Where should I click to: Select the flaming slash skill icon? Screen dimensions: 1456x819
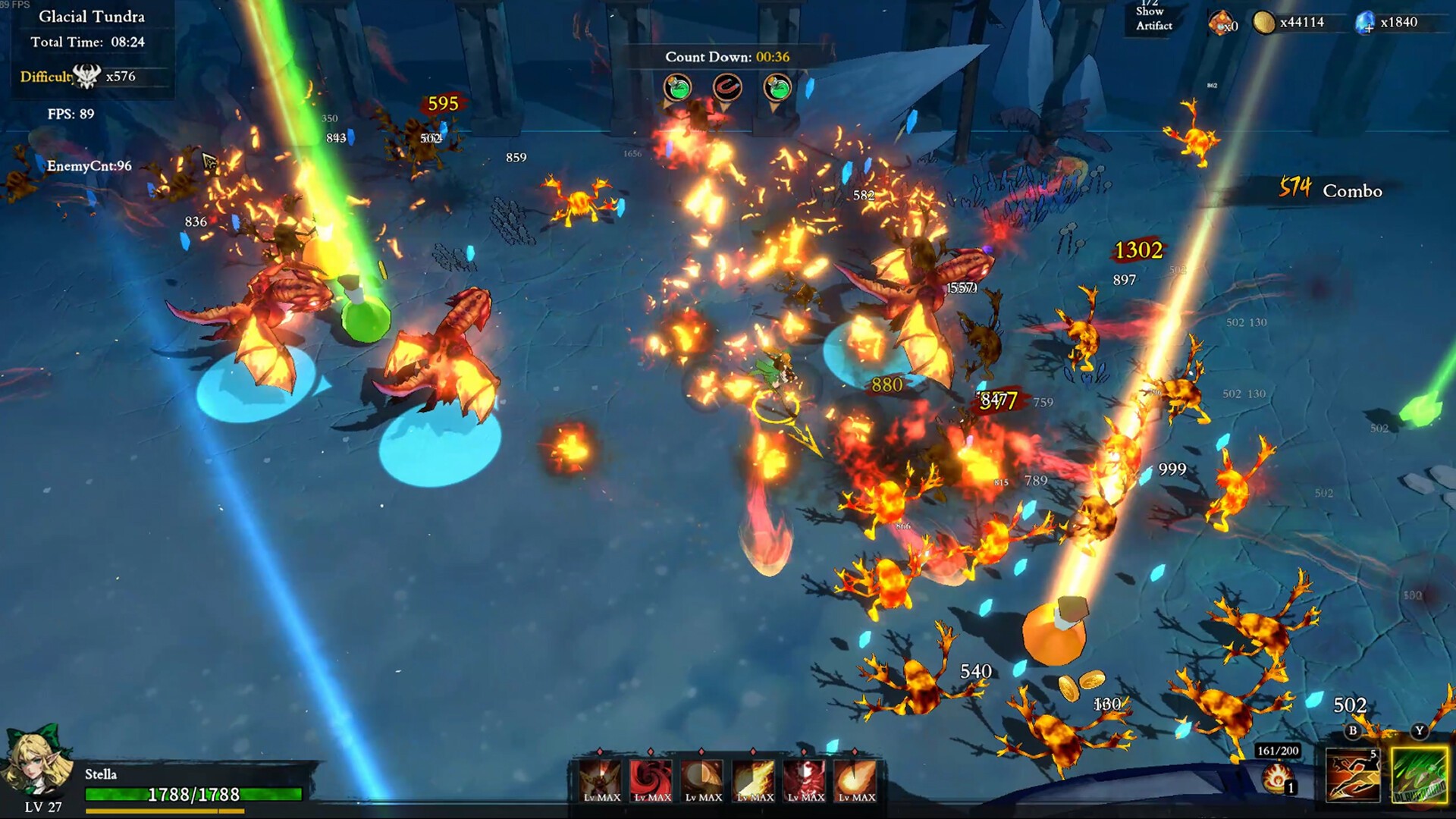753,781
